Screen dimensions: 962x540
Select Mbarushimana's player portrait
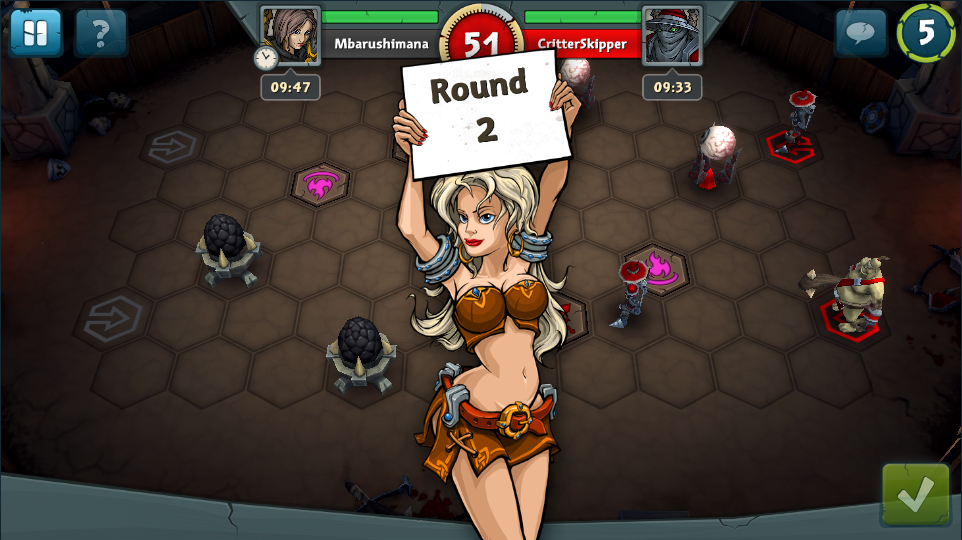point(290,35)
